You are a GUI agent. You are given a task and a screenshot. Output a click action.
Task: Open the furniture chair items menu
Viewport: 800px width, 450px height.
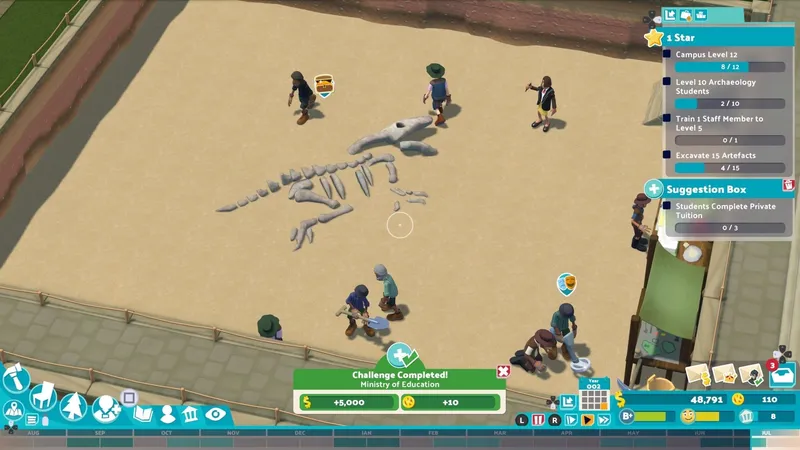pyautogui.click(x=43, y=397)
